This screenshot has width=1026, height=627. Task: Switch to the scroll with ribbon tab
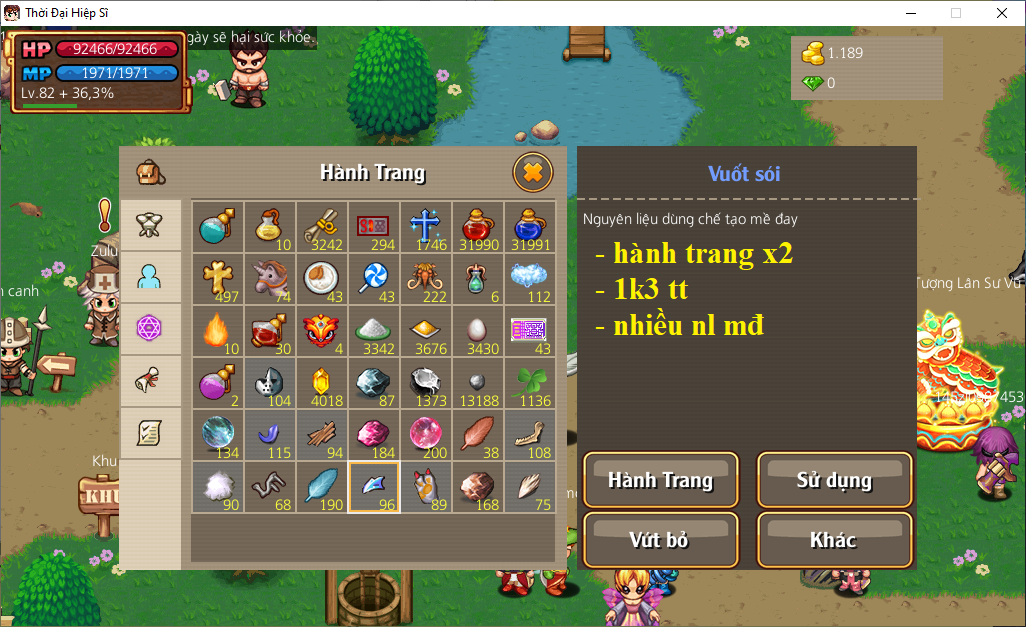(150, 381)
